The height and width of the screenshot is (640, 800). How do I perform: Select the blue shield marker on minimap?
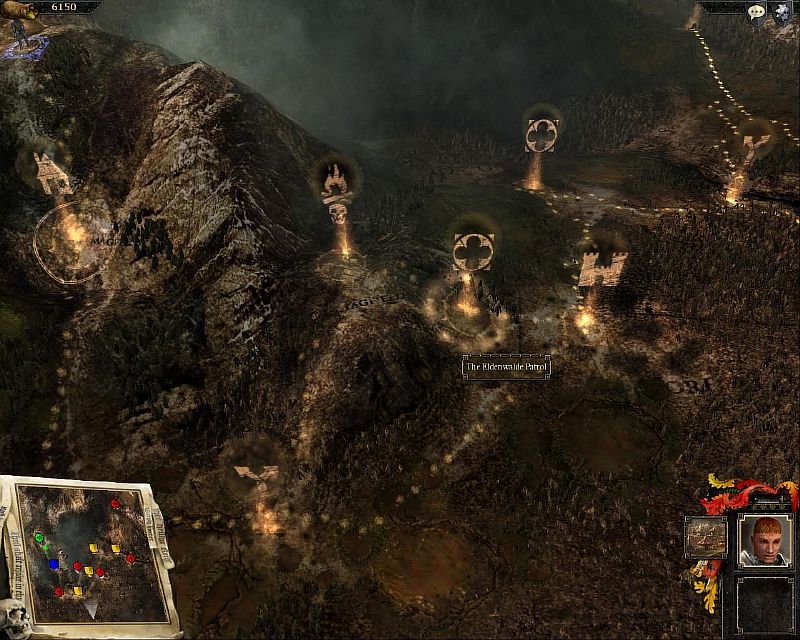(54, 564)
